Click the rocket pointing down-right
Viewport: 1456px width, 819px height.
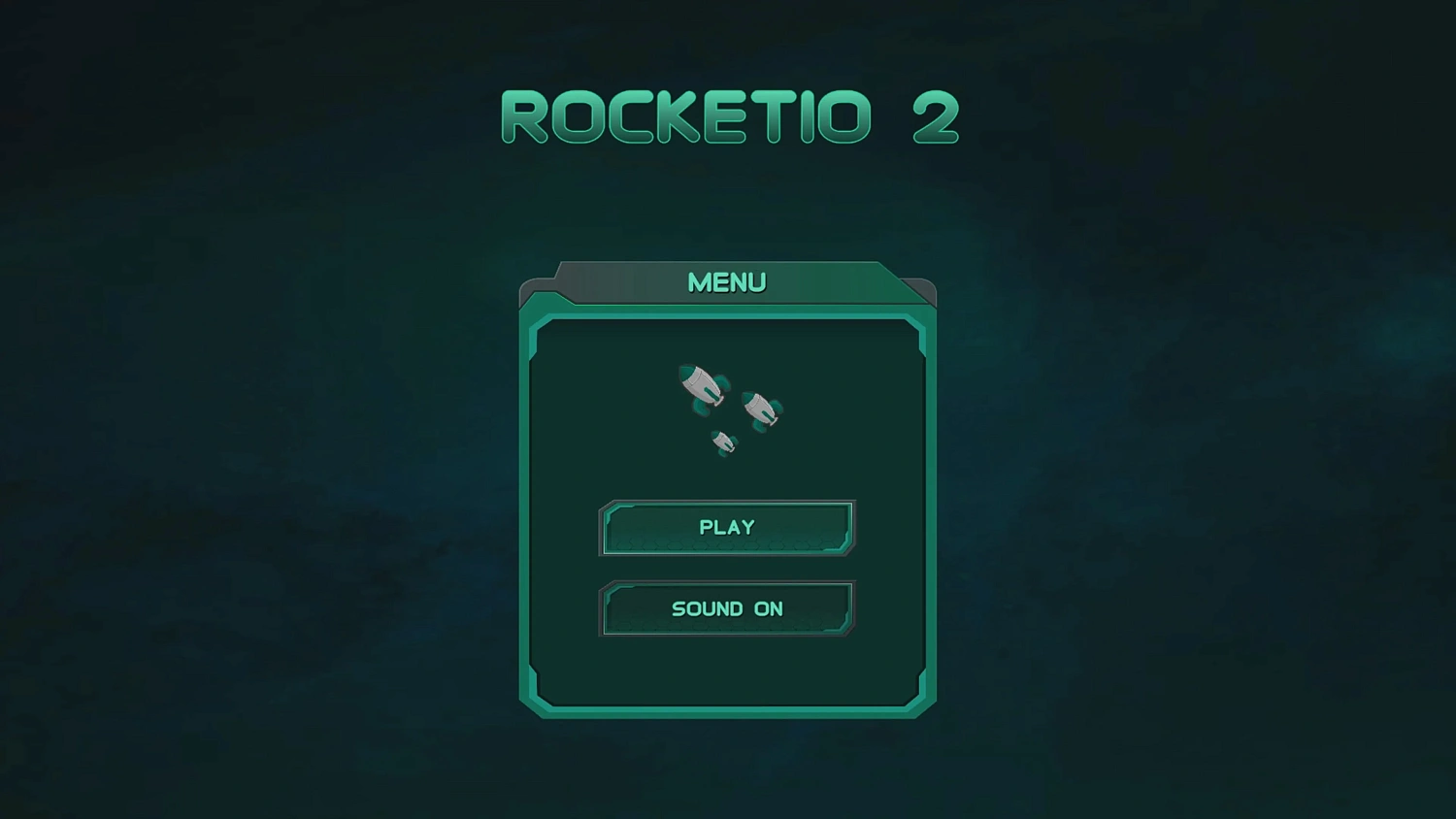coord(759,409)
